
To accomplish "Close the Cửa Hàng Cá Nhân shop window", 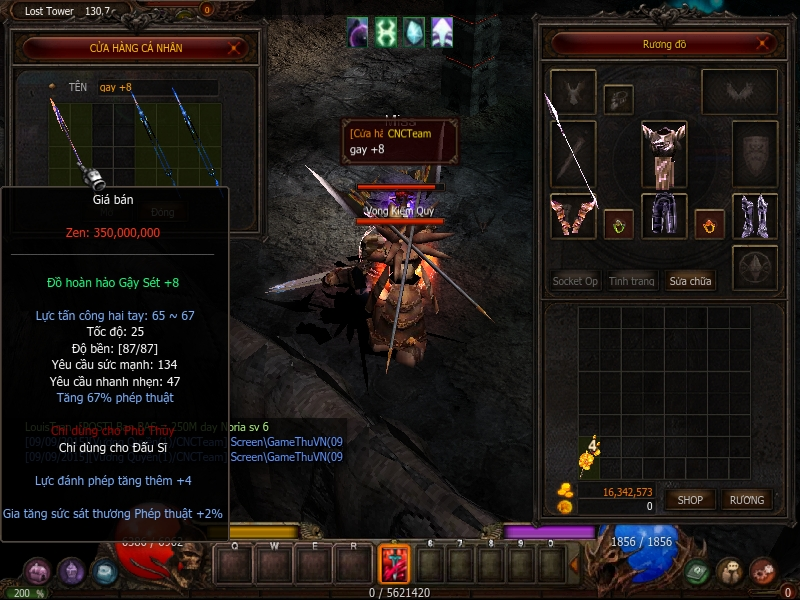I will click(234, 47).
